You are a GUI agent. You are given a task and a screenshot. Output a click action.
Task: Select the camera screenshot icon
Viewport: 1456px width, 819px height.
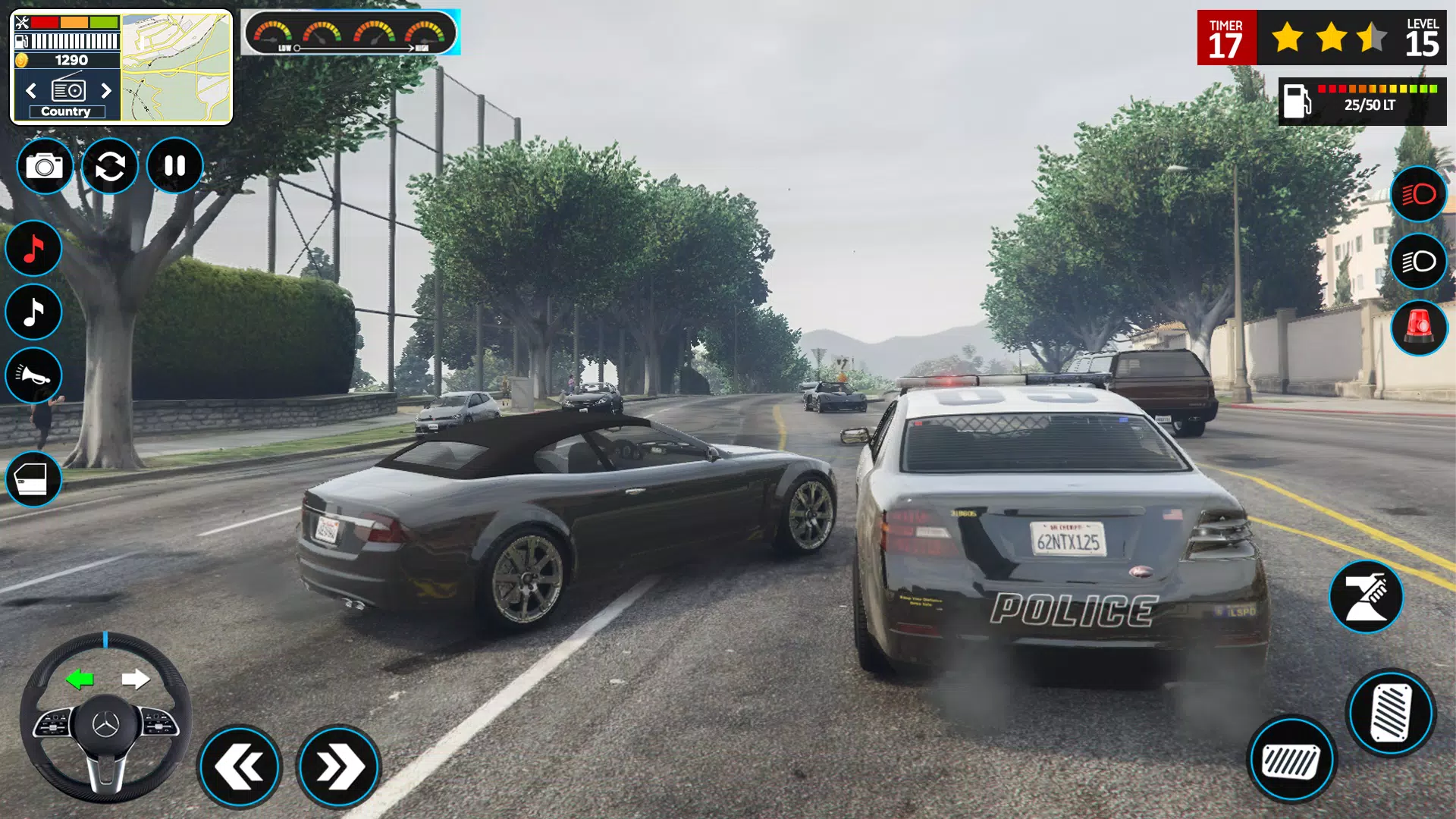pyautogui.click(x=45, y=166)
